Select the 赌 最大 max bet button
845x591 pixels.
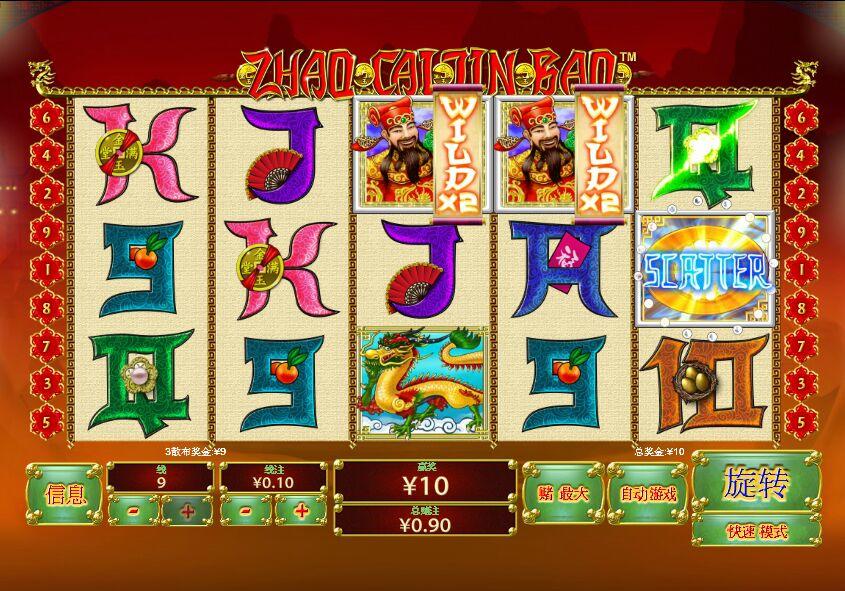pos(562,493)
